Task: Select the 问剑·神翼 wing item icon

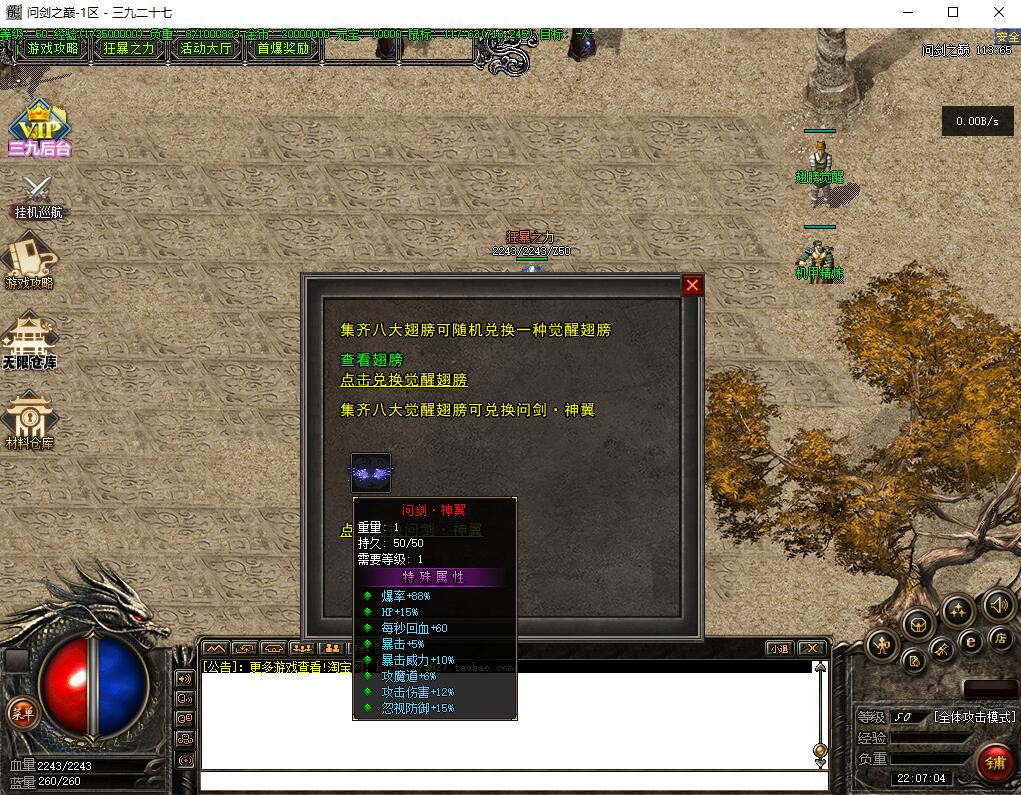Action: [371, 472]
